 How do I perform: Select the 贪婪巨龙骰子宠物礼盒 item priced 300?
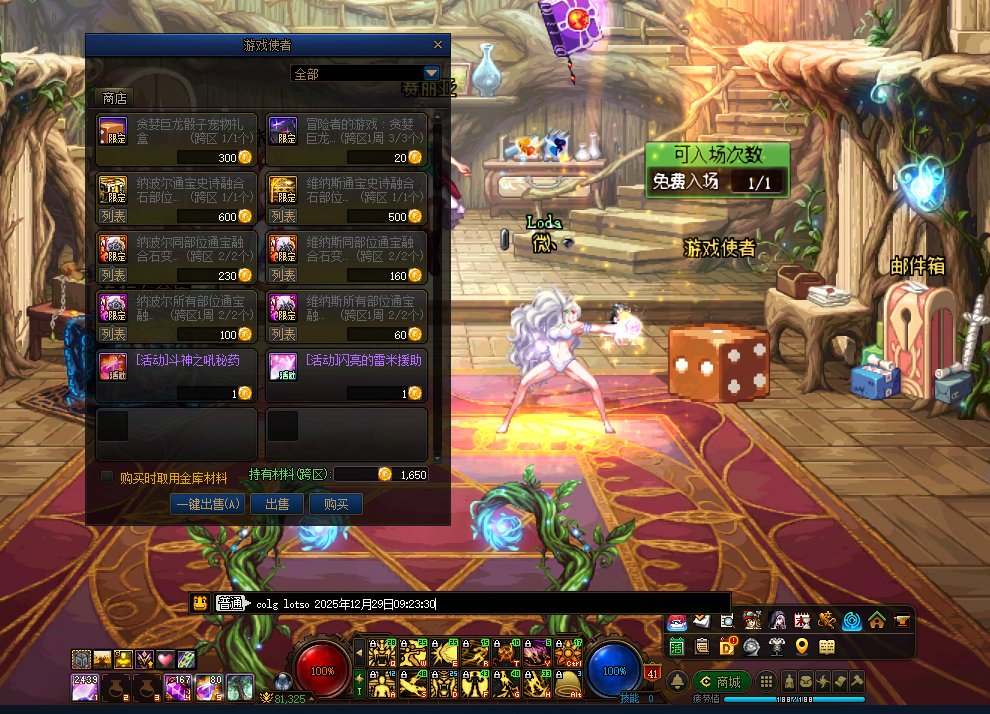pyautogui.click(x=176, y=139)
